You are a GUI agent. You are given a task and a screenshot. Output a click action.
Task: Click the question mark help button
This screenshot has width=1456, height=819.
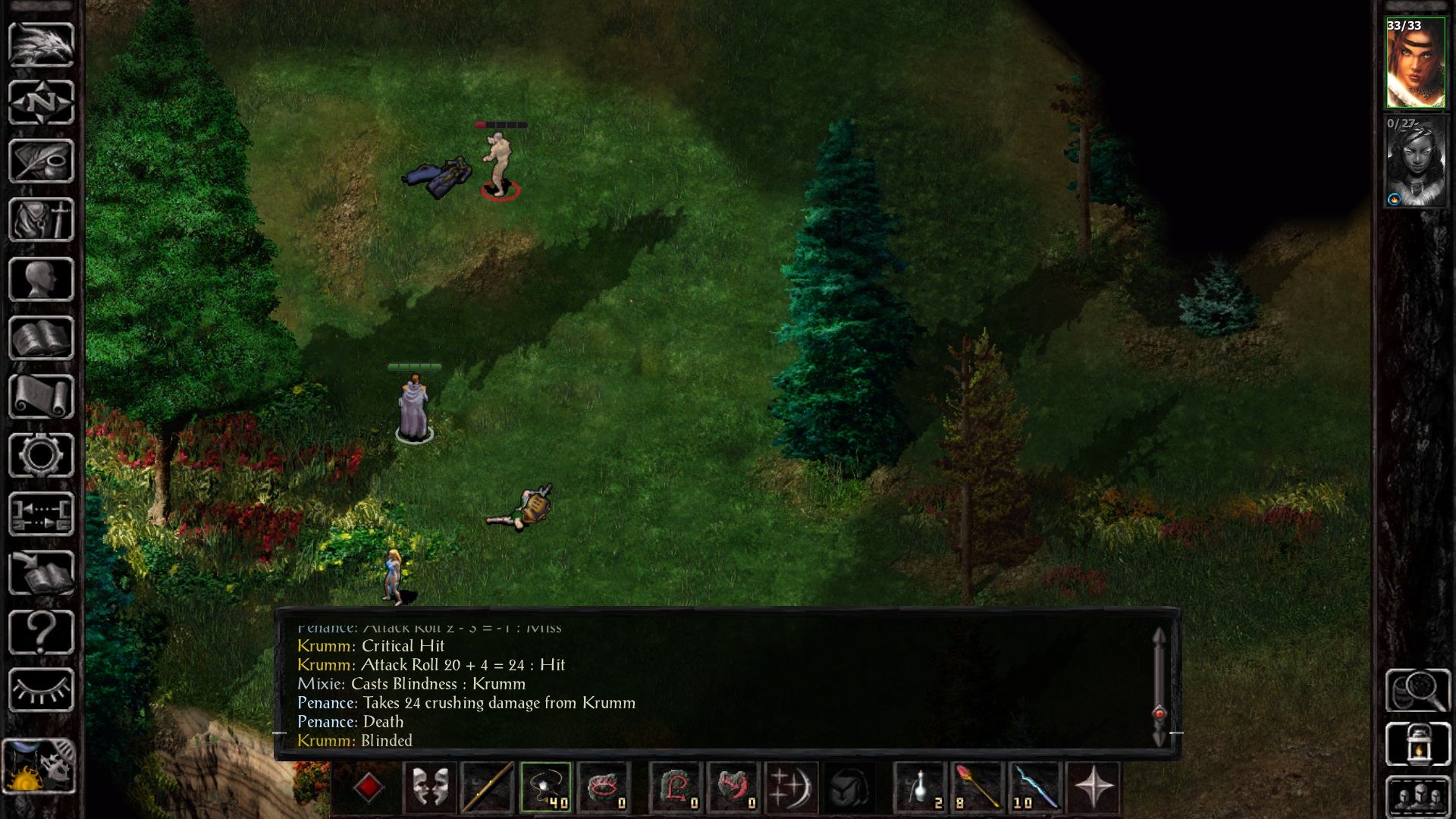tap(41, 632)
